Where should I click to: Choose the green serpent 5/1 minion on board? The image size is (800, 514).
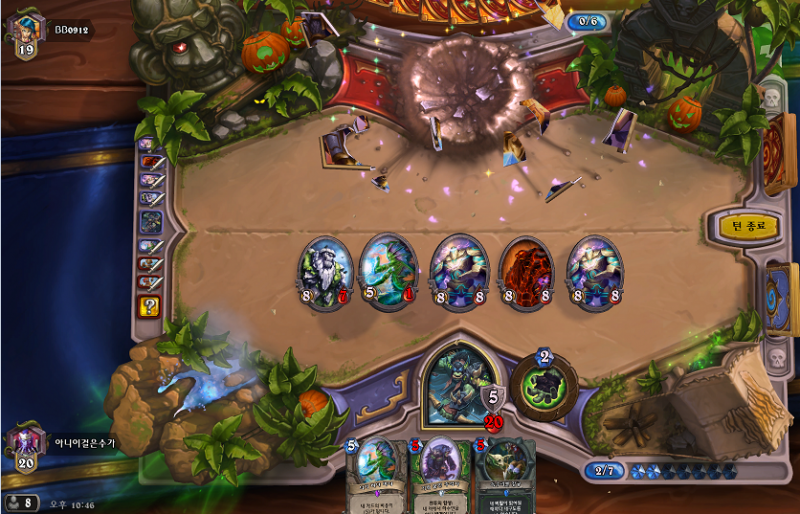(386, 270)
